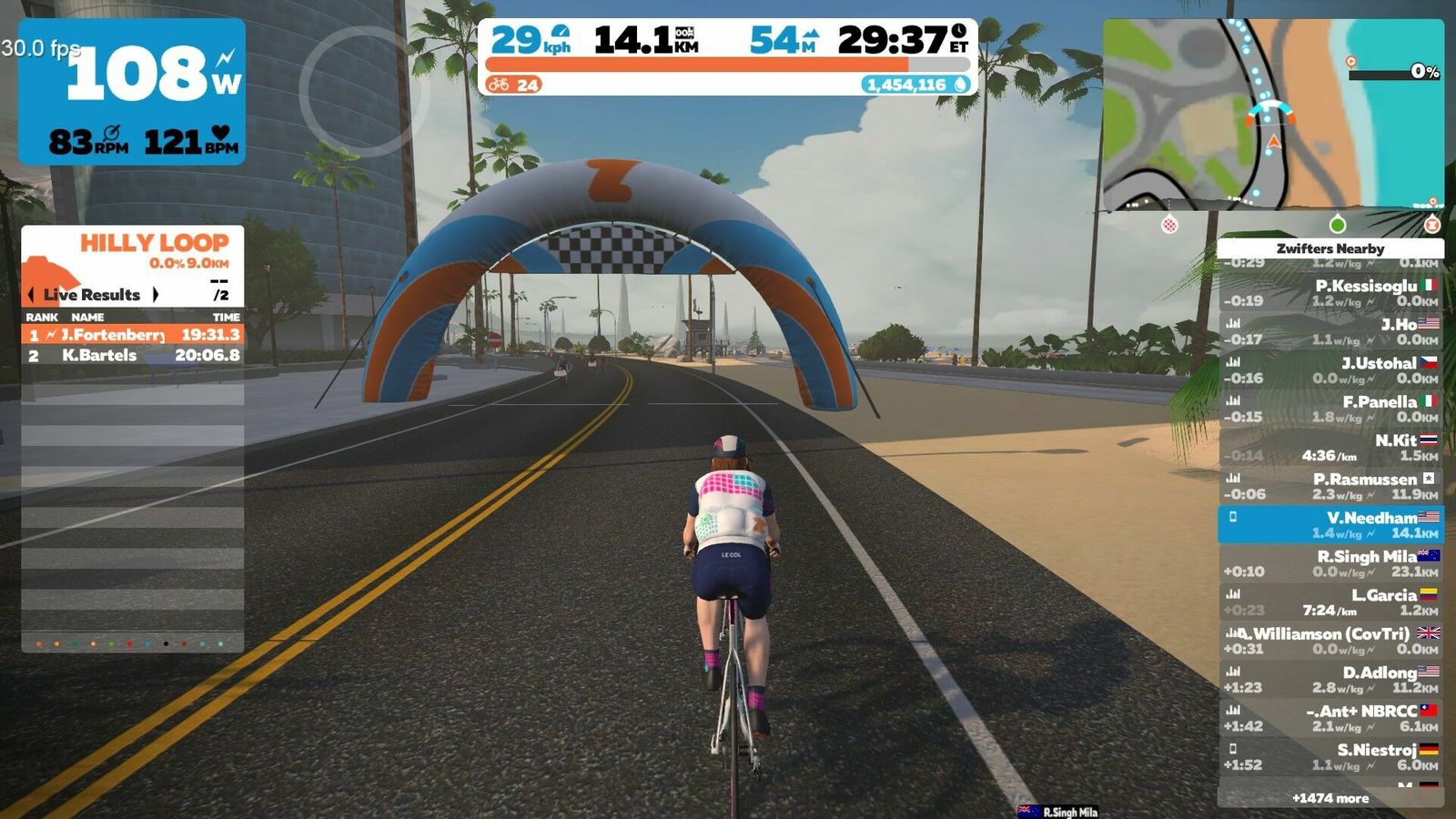Select J.Ustohal in the nearby list
The height and width of the screenshot is (819, 1456).
[x=1330, y=370]
